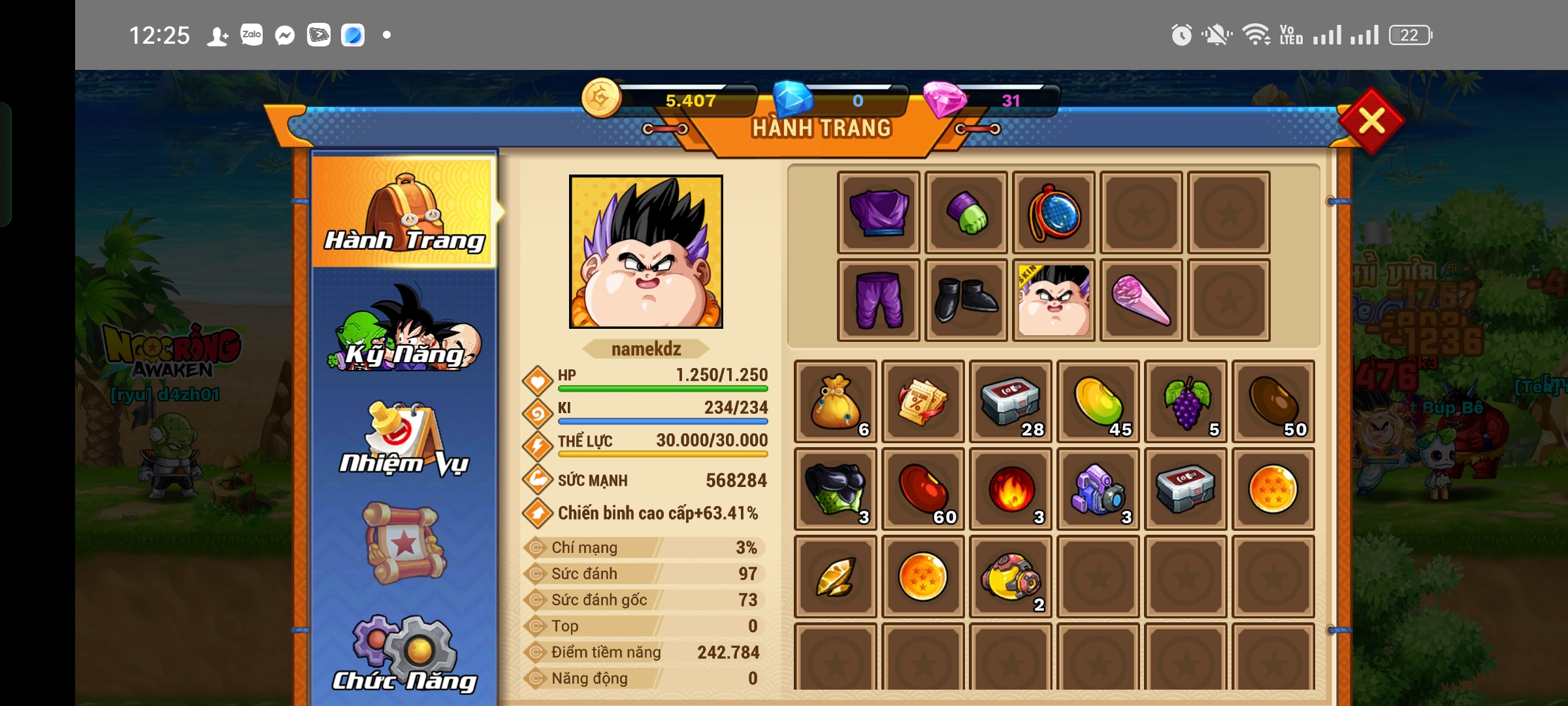Click the equipped purple pants slot

coord(879,300)
